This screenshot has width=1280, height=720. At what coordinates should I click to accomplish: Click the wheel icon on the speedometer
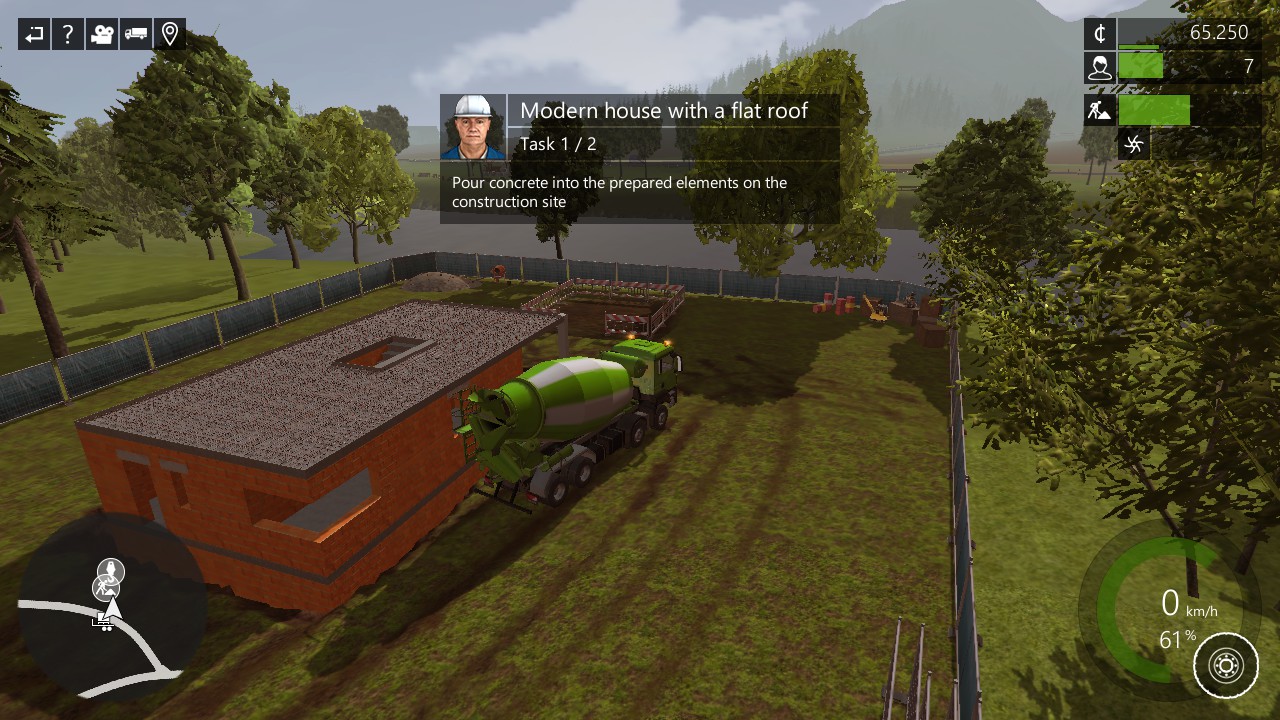click(x=1226, y=665)
